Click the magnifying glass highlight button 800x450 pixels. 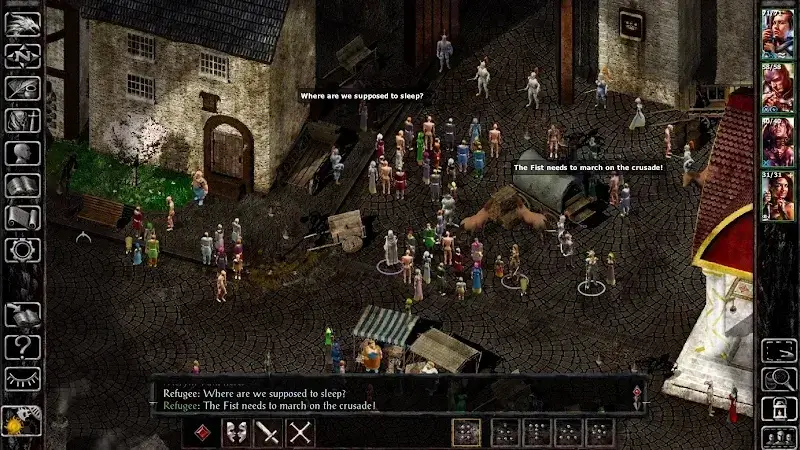777,379
